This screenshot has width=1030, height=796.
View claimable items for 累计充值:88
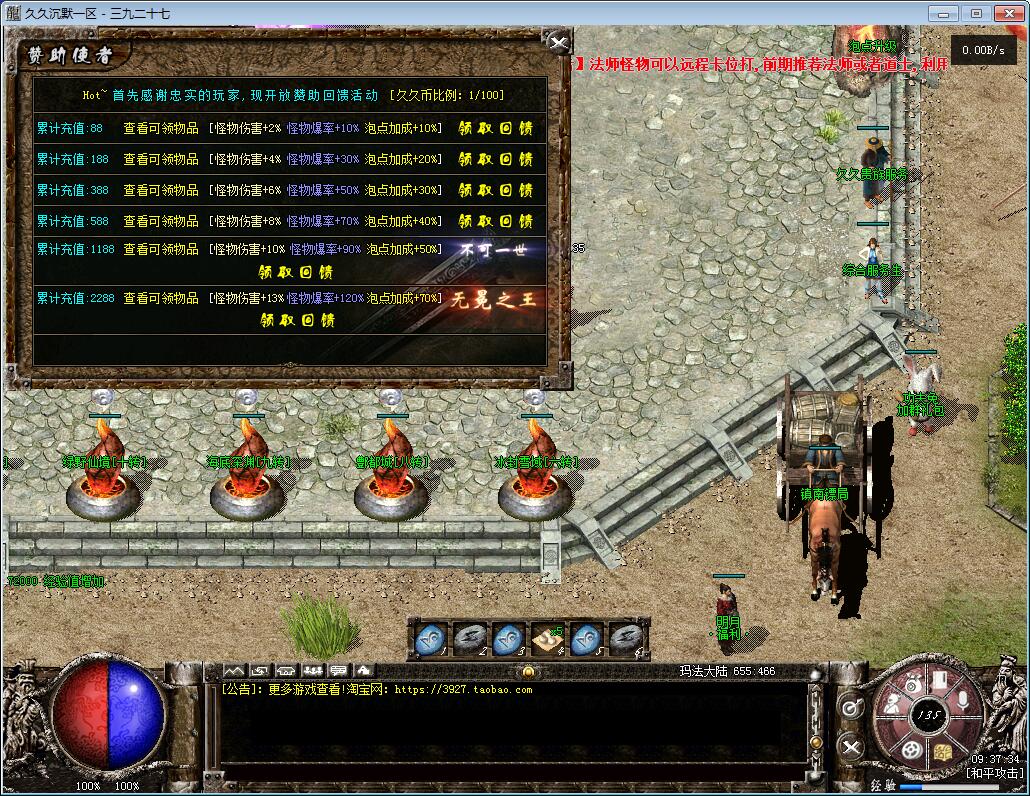point(161,128)
